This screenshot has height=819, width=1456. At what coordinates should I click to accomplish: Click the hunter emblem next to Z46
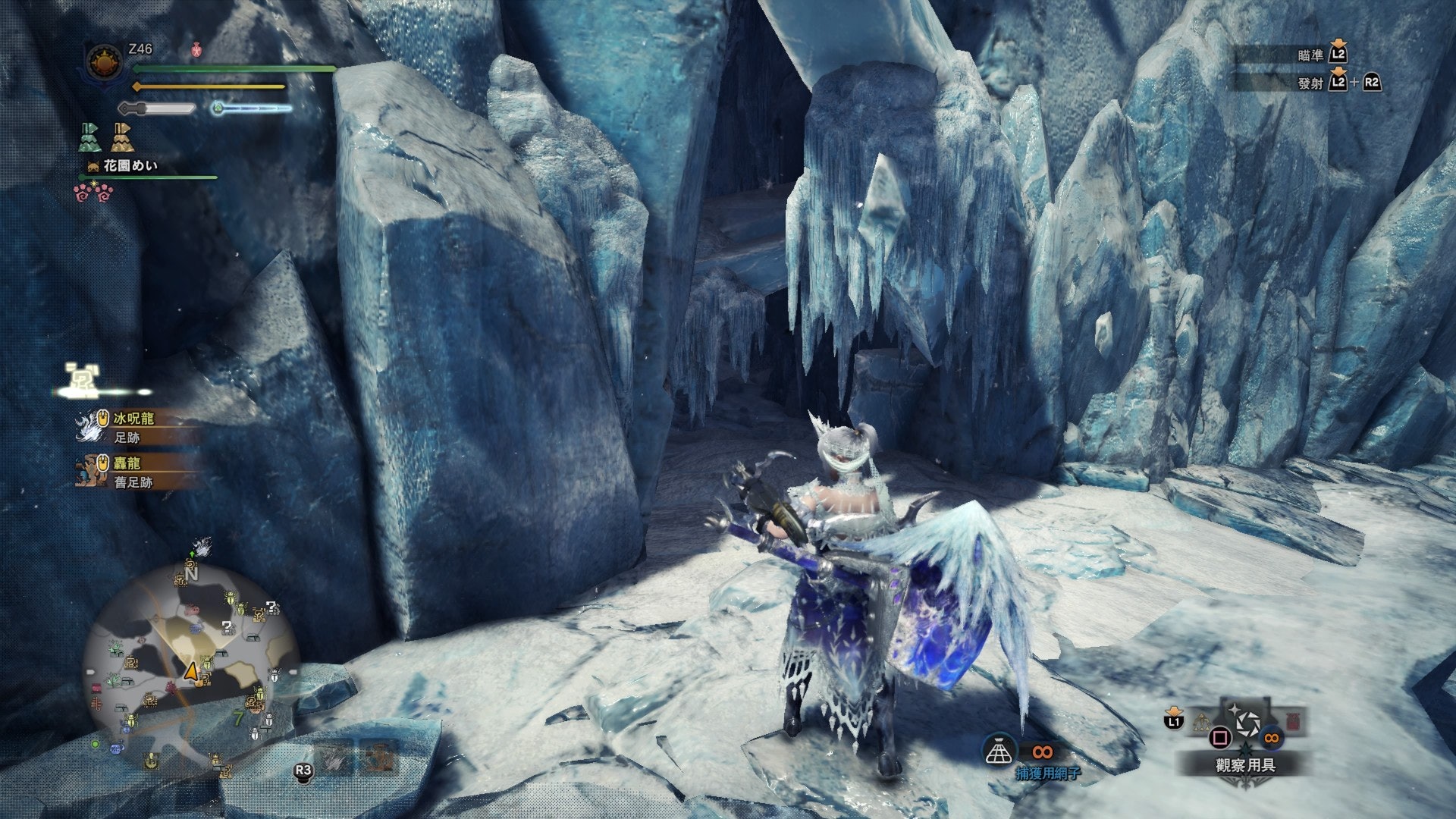point(105,62)
